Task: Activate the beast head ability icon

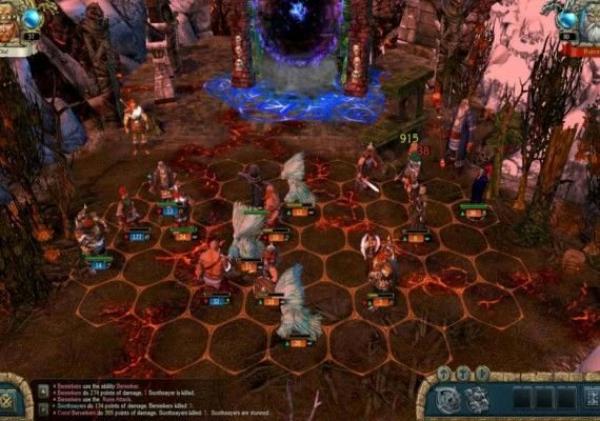Action: click(478, 398)
